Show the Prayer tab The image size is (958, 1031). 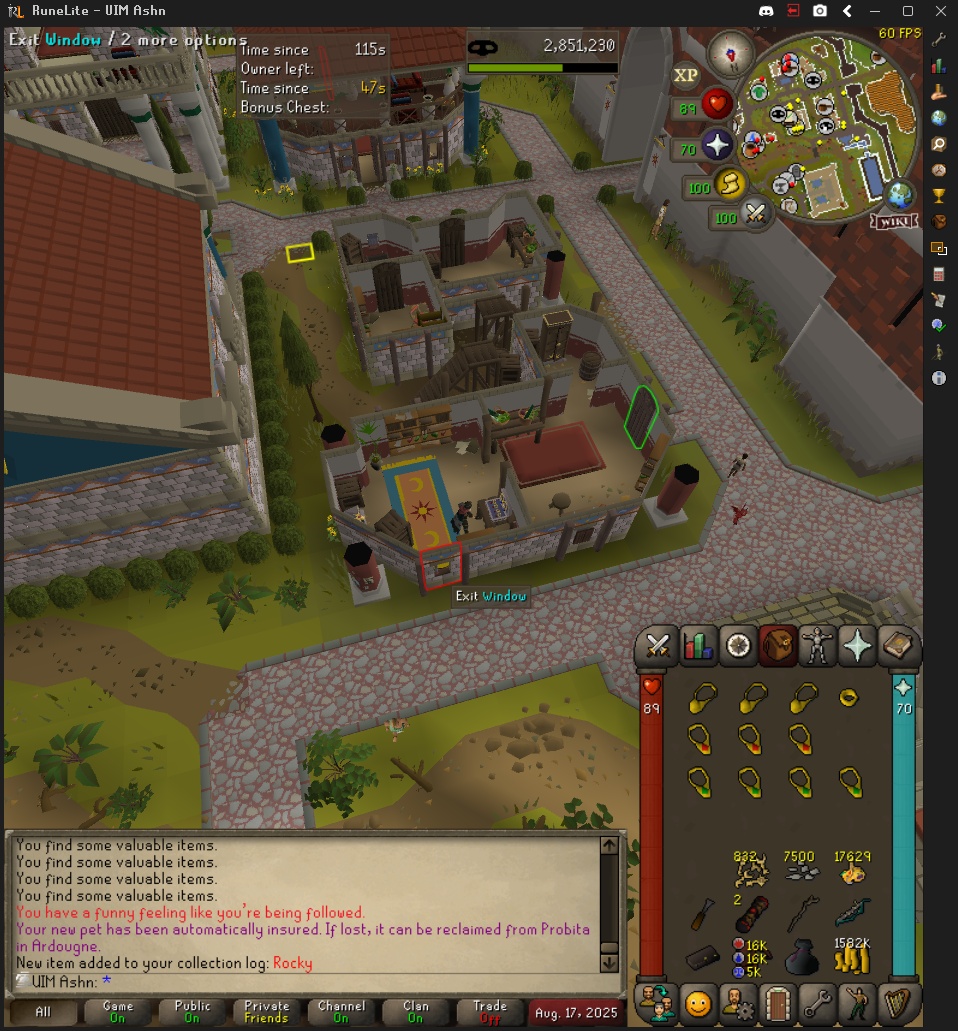point(858,647)
